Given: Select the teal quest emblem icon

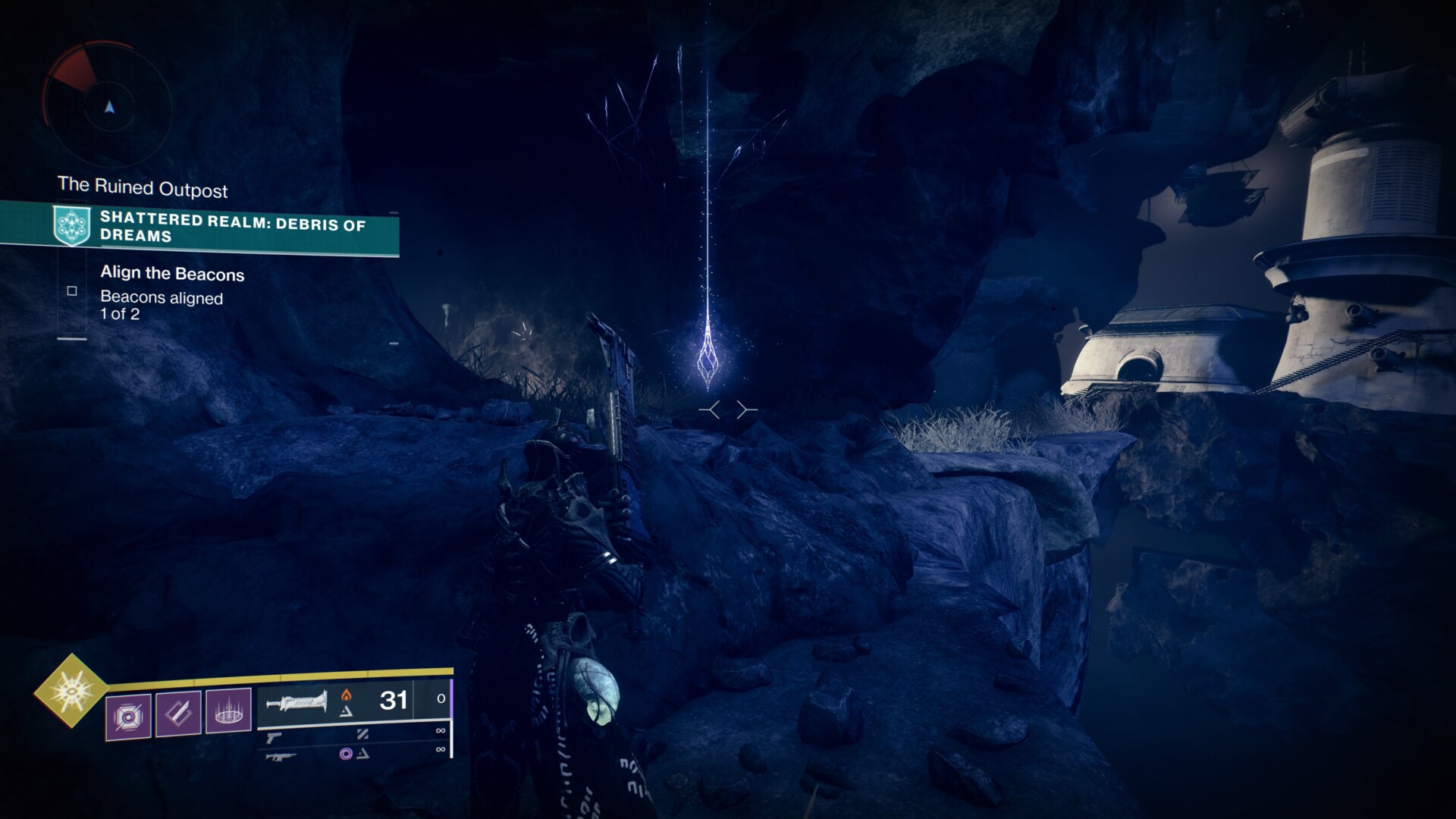Looking at the screenshot, I should click(x=72, y=226).
